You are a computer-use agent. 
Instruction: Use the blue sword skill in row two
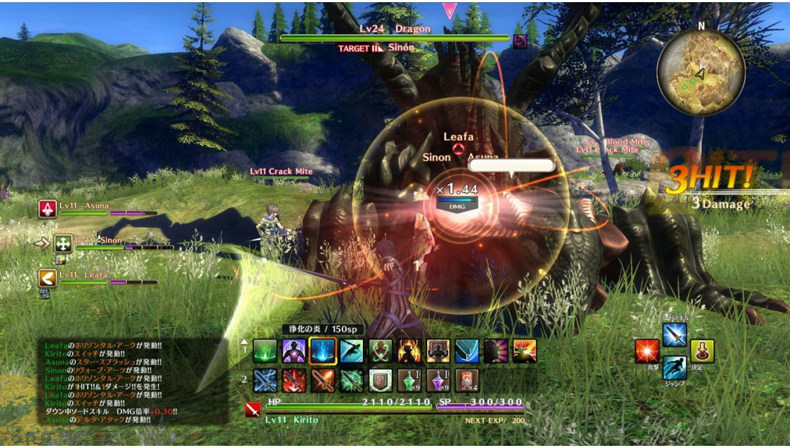point(265,380)
